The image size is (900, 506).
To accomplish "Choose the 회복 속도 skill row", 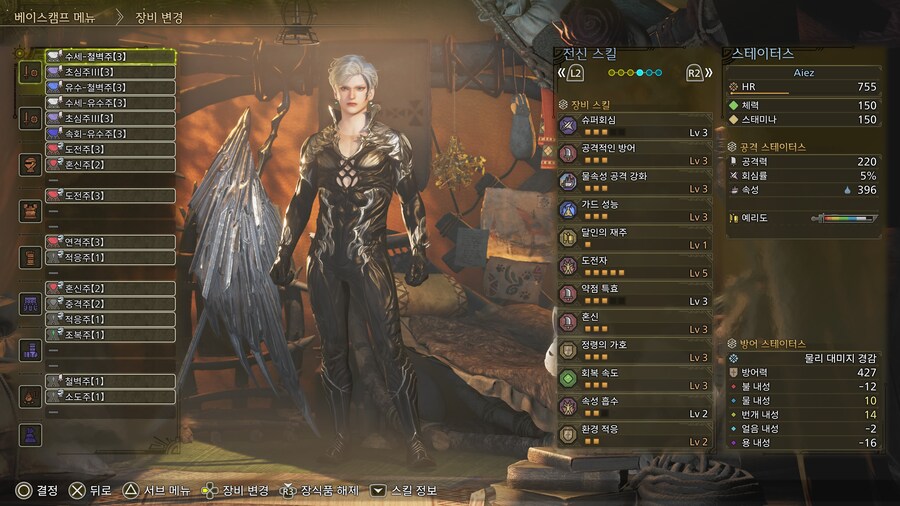I will click(x=634, y=378).
